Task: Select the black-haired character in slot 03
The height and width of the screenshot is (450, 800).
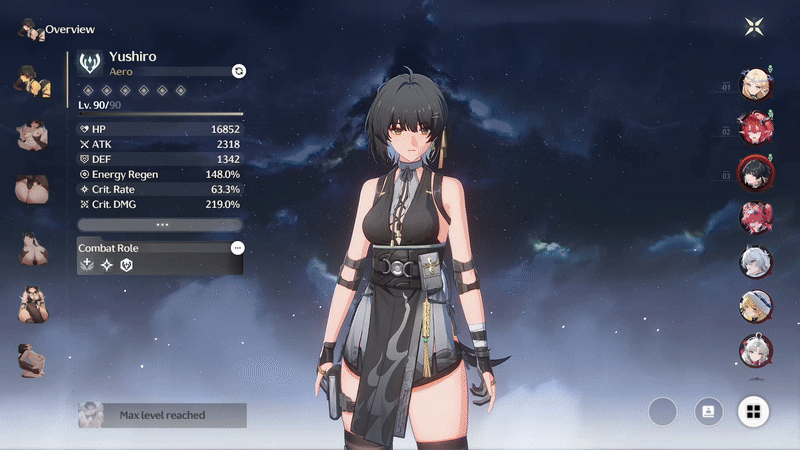Action: click(x=753, y=172)
